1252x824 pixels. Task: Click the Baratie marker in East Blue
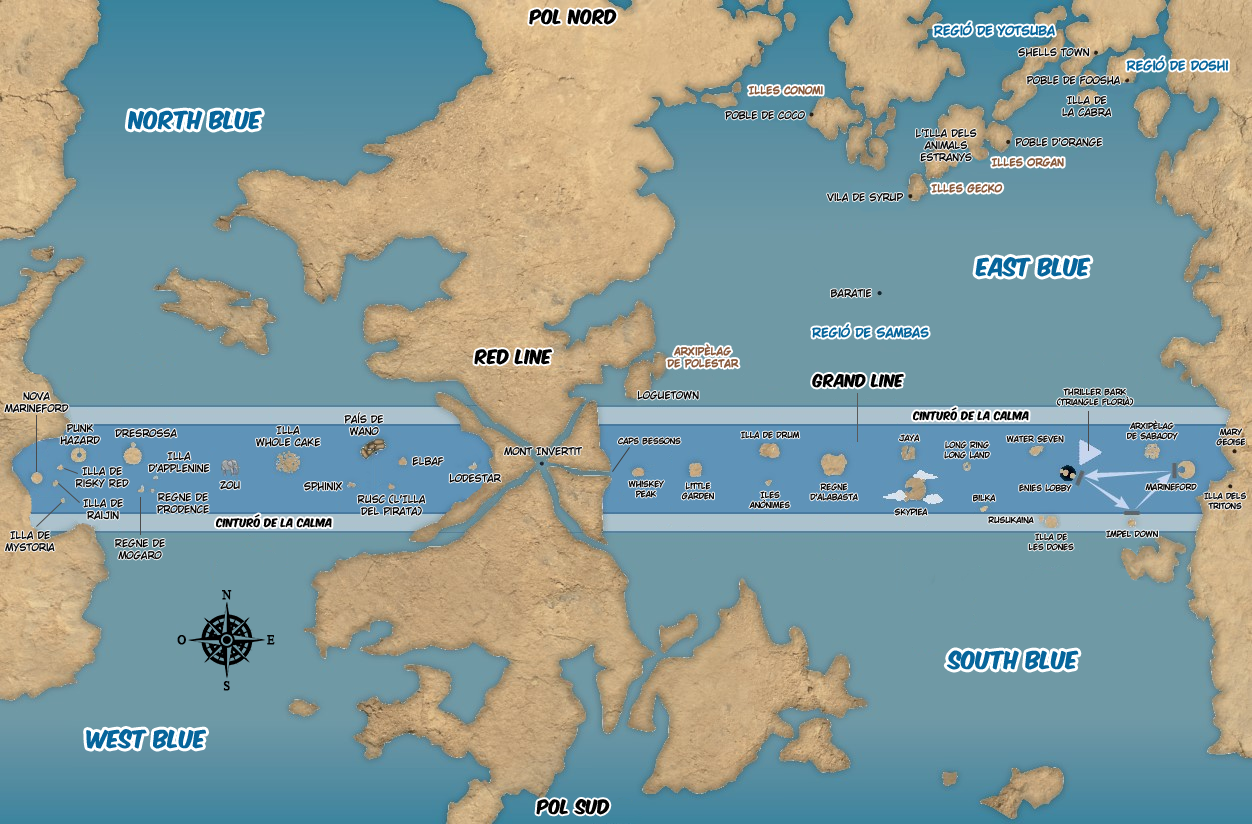(880, 293)
